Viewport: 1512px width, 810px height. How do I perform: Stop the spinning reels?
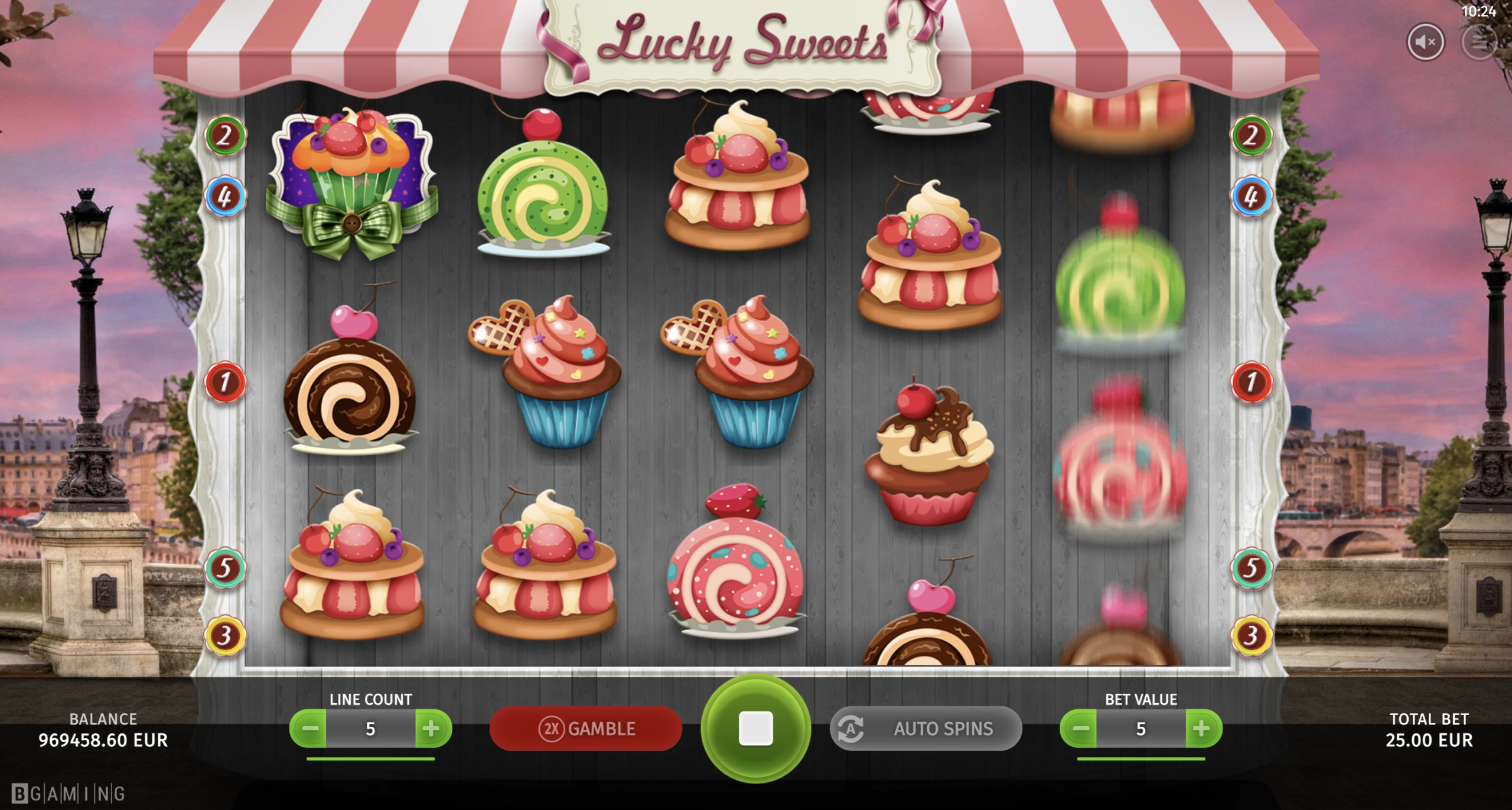(755, 729)
